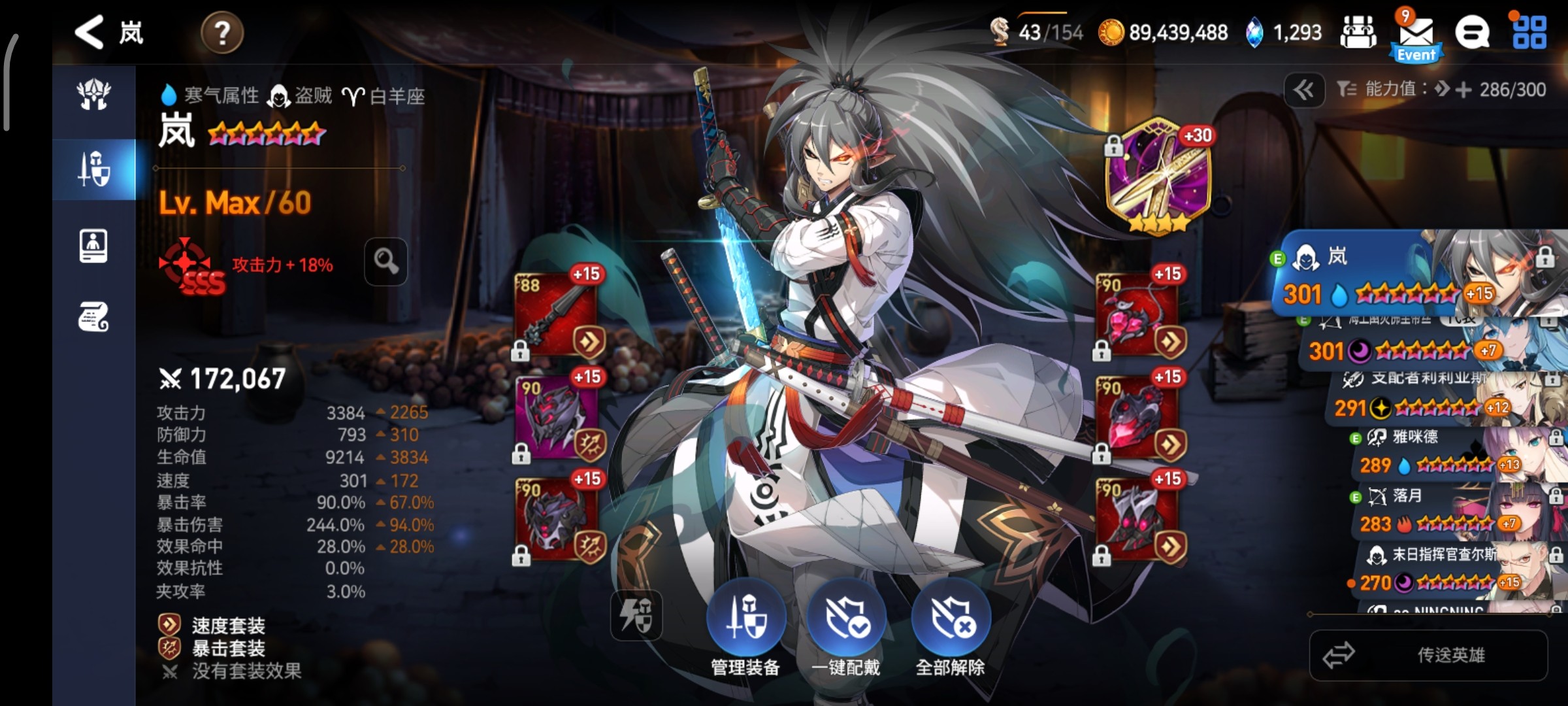Open 管理装备 equipment management

coord(745,618)
